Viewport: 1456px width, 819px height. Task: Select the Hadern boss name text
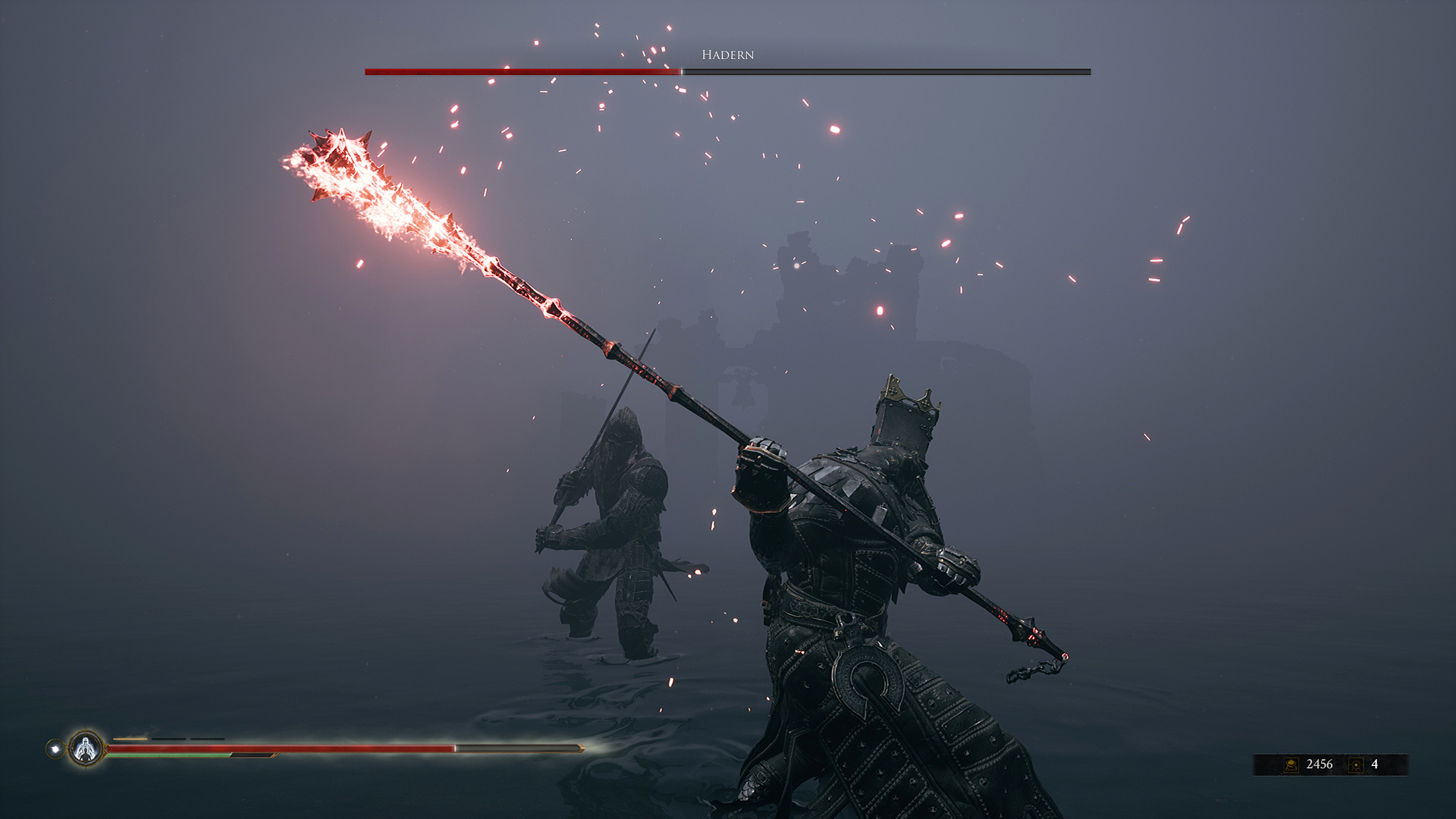(726, 55)
